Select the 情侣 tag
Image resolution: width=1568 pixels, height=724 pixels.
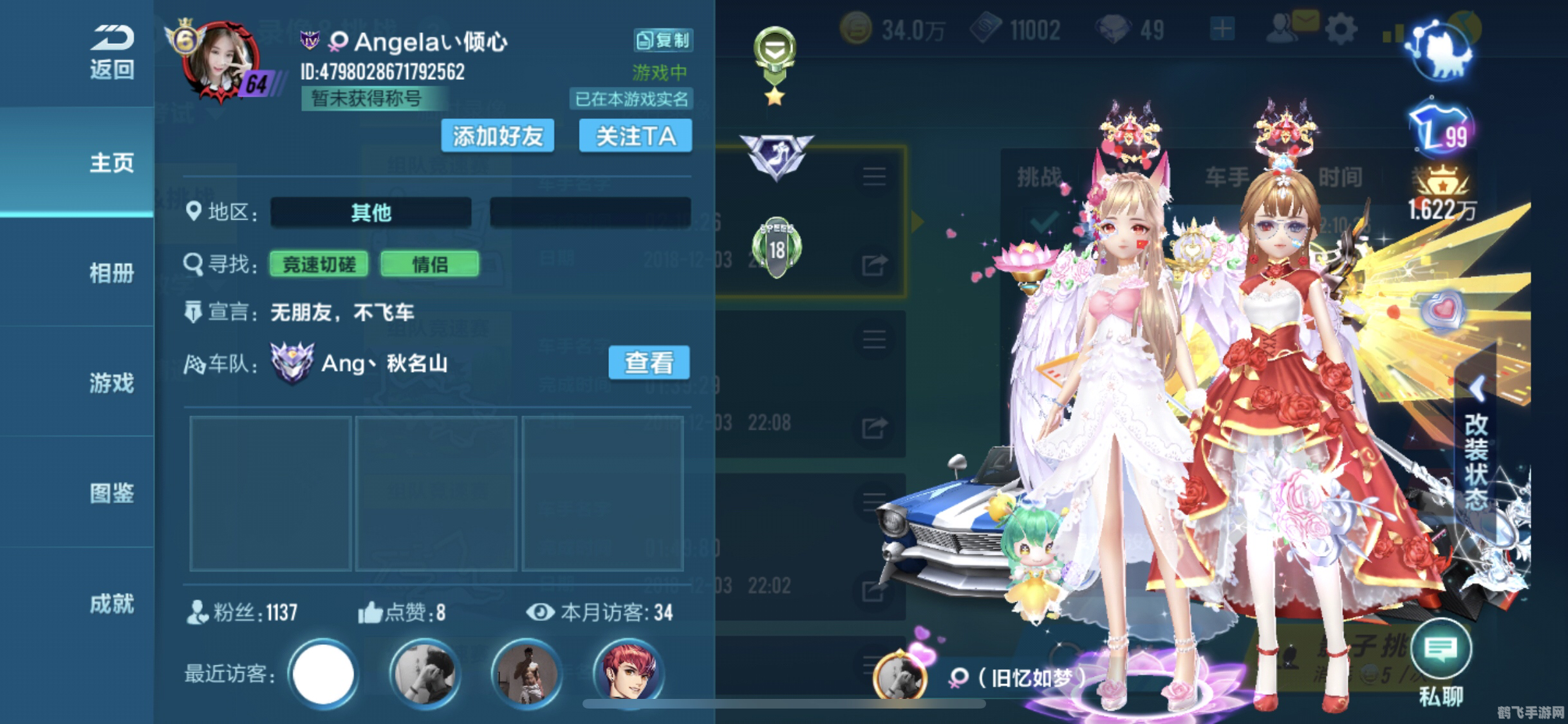pyautogui.click(x=429, y=265)
